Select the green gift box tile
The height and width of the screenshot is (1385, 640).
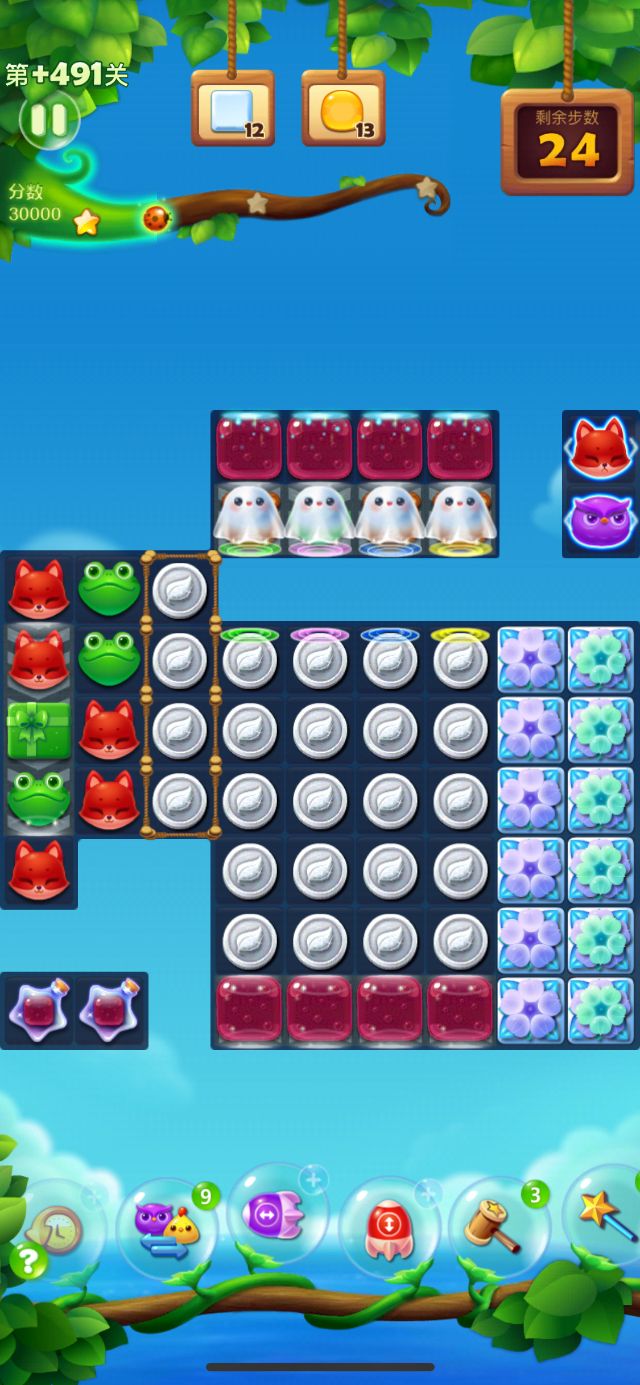39,730
